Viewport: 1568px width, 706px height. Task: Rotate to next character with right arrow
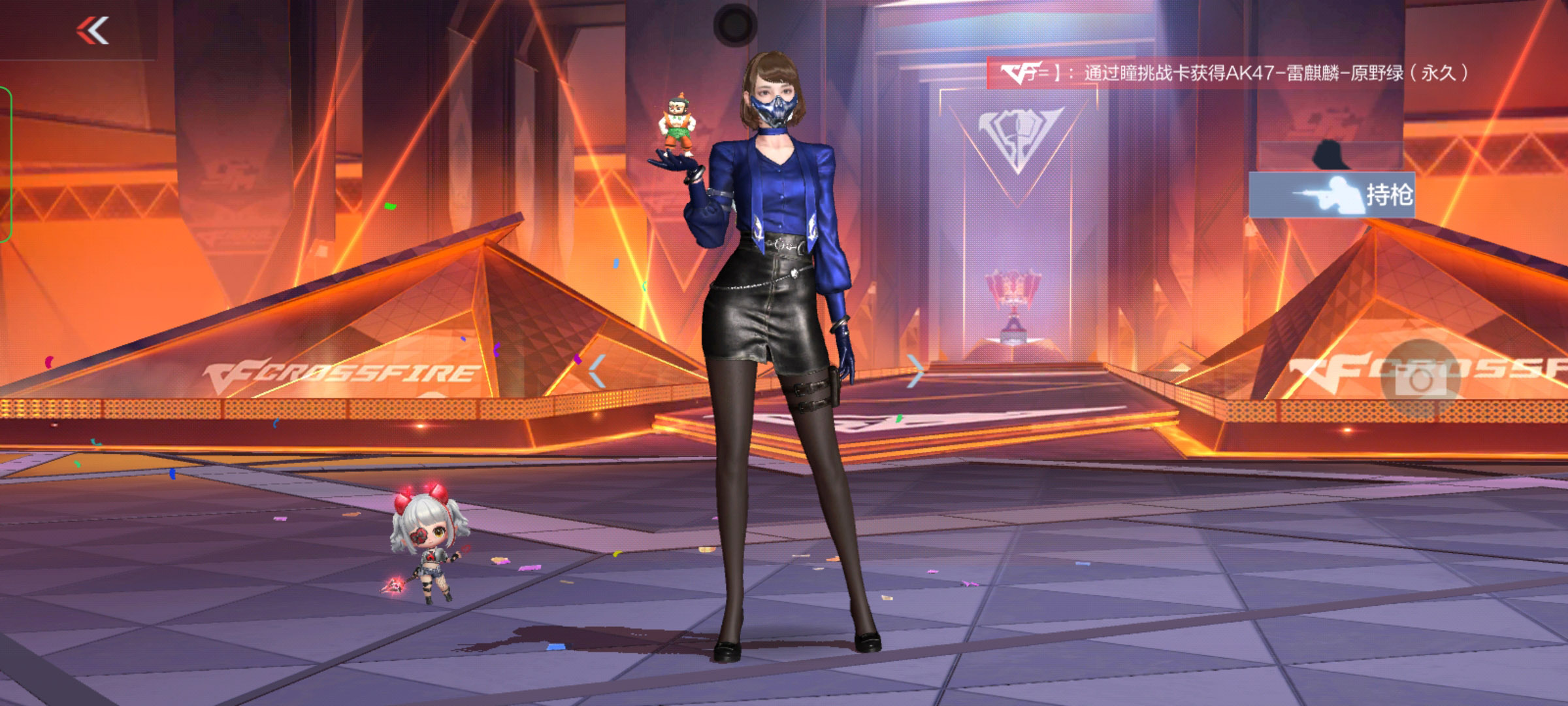click(x=916, y=371)
